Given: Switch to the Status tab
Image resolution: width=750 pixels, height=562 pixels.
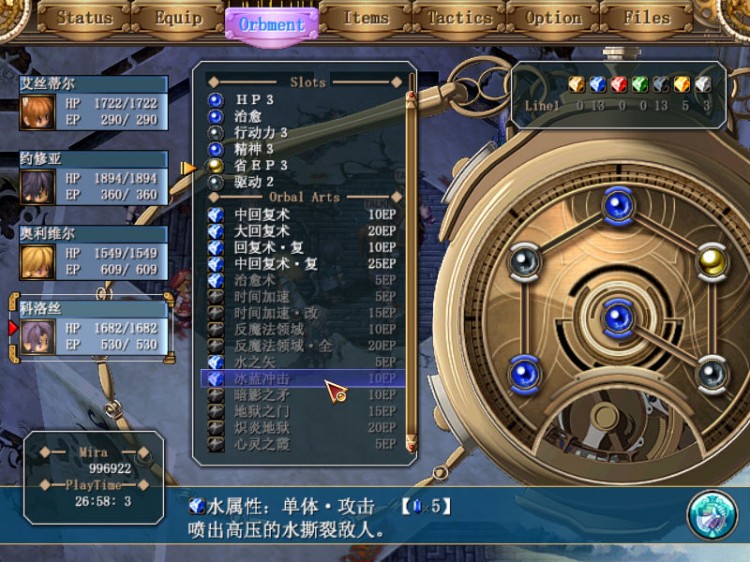Looking at the screenshot, I should (84, 18).
